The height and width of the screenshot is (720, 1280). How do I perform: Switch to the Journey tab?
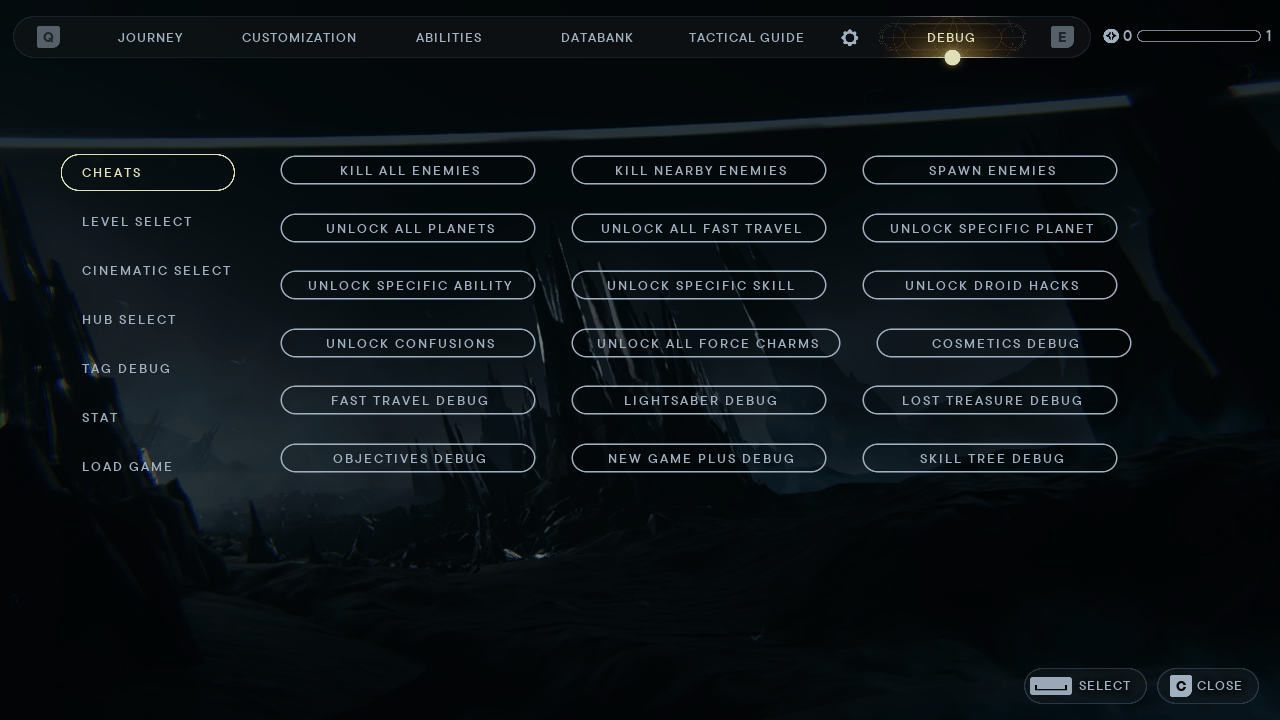tap(150, 37)
